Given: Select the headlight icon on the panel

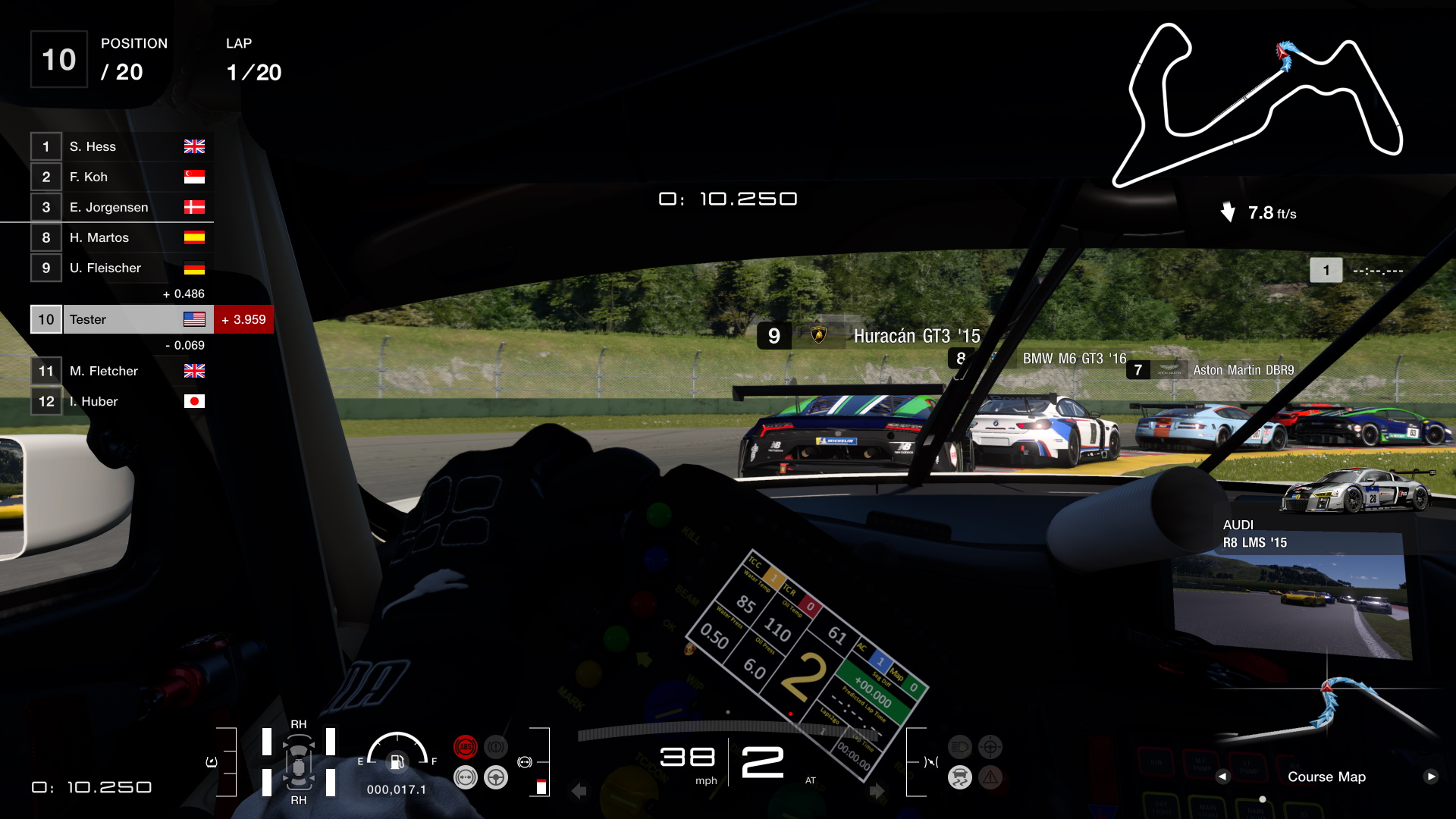Looking at the screenshot, I should point(960,747).
